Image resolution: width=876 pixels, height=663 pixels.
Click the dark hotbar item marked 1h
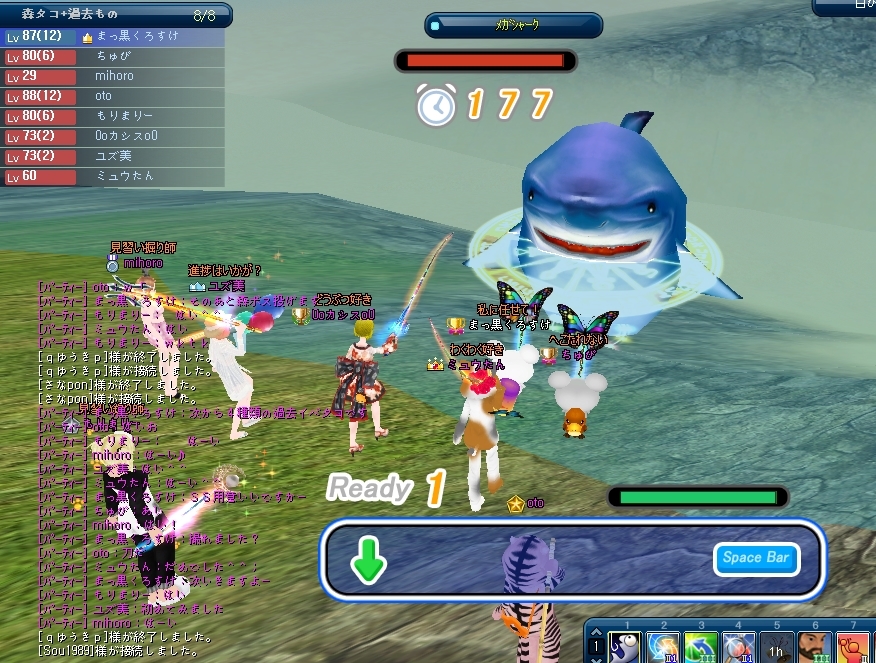(x=777, y=648)
